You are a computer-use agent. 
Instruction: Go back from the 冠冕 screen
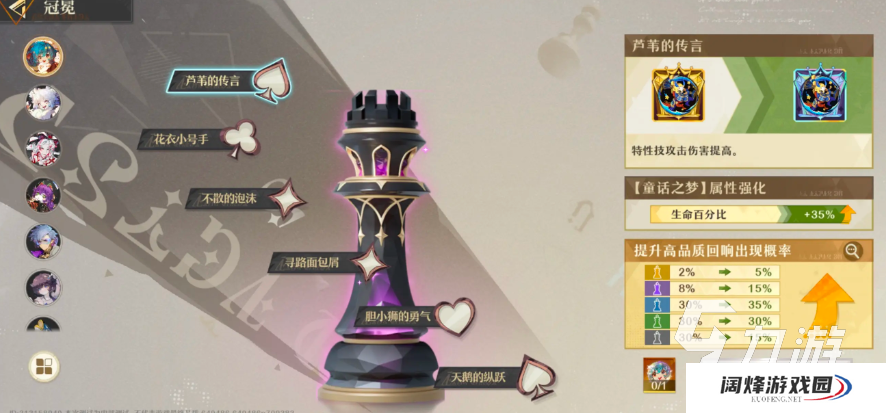click(x=12, y=12)
